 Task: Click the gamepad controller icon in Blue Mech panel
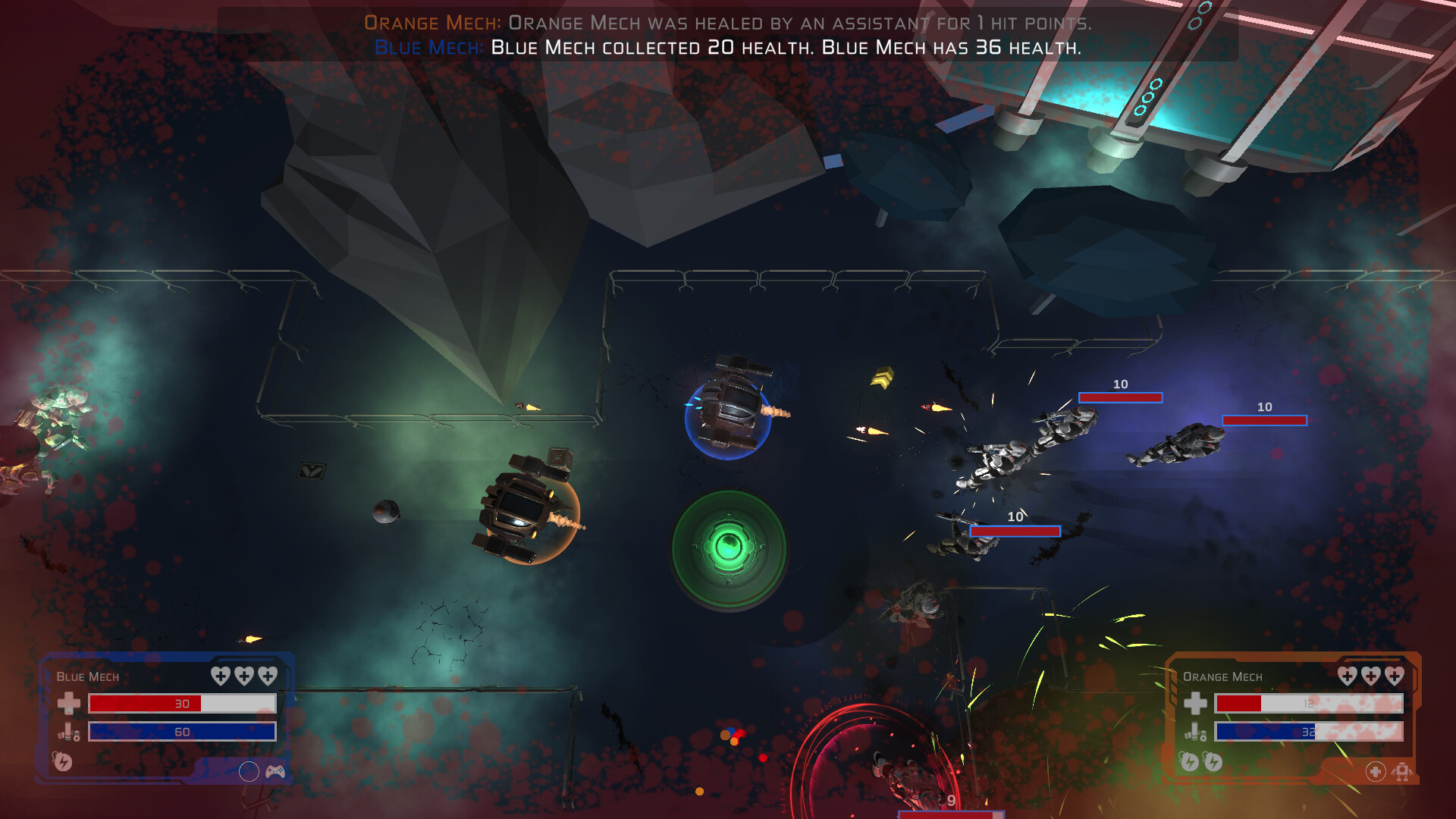pos(274,770)
